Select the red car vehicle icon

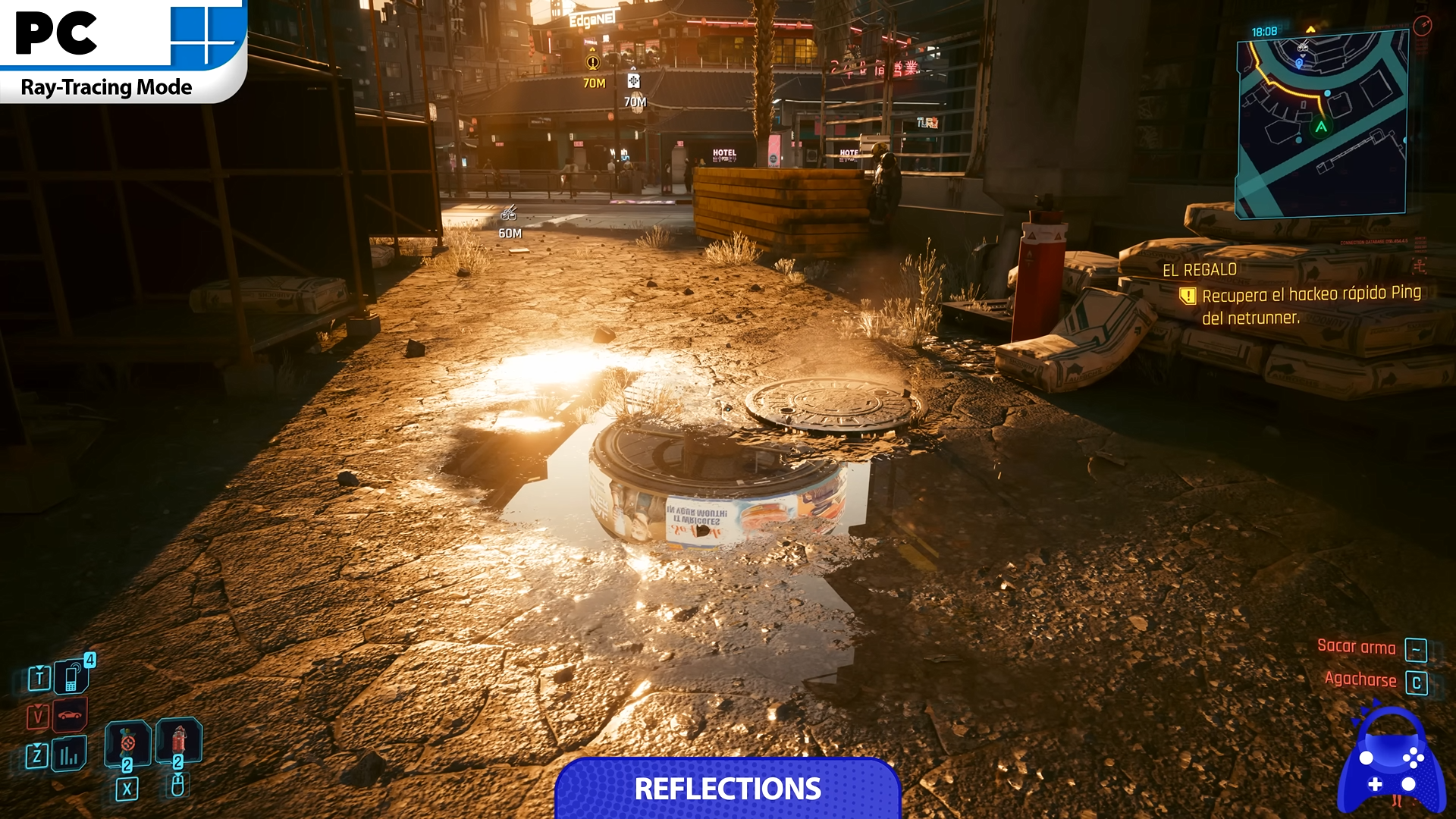70,715
